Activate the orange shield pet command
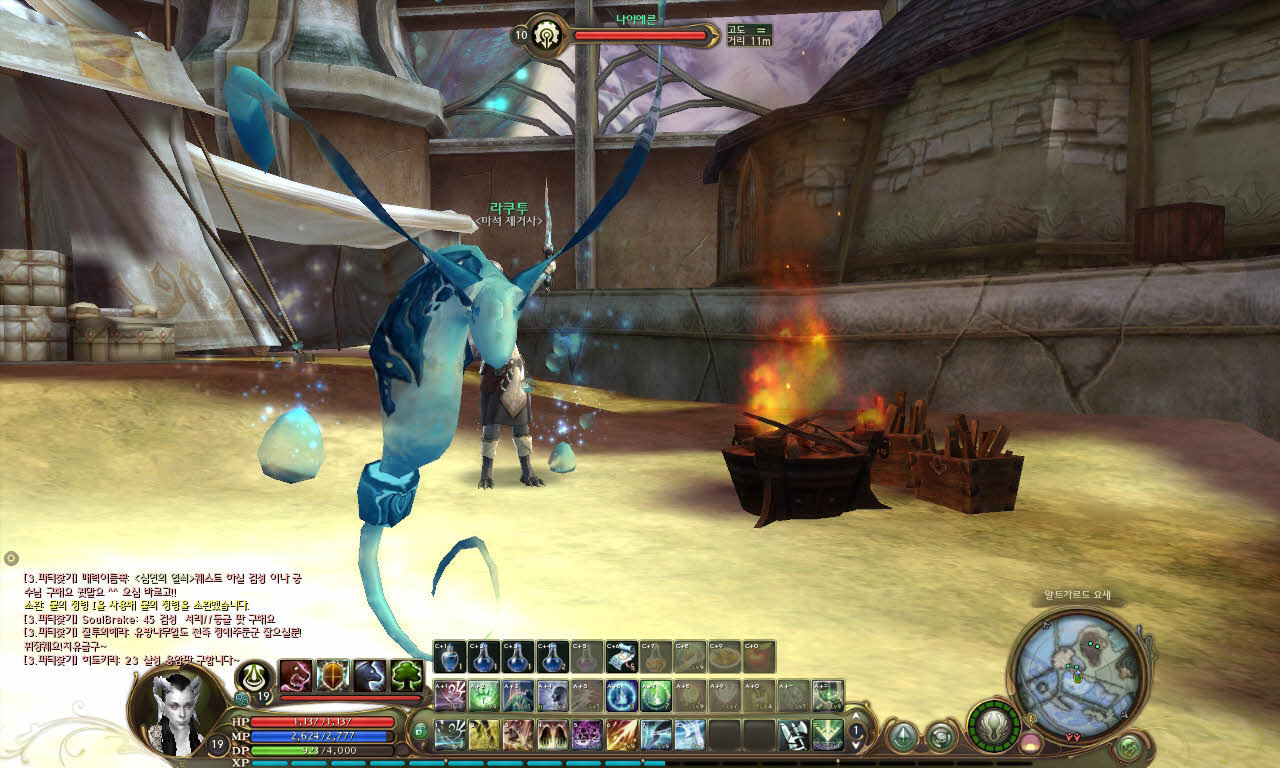Screen dimensions: 1280x768 click(x=333, y=677)
